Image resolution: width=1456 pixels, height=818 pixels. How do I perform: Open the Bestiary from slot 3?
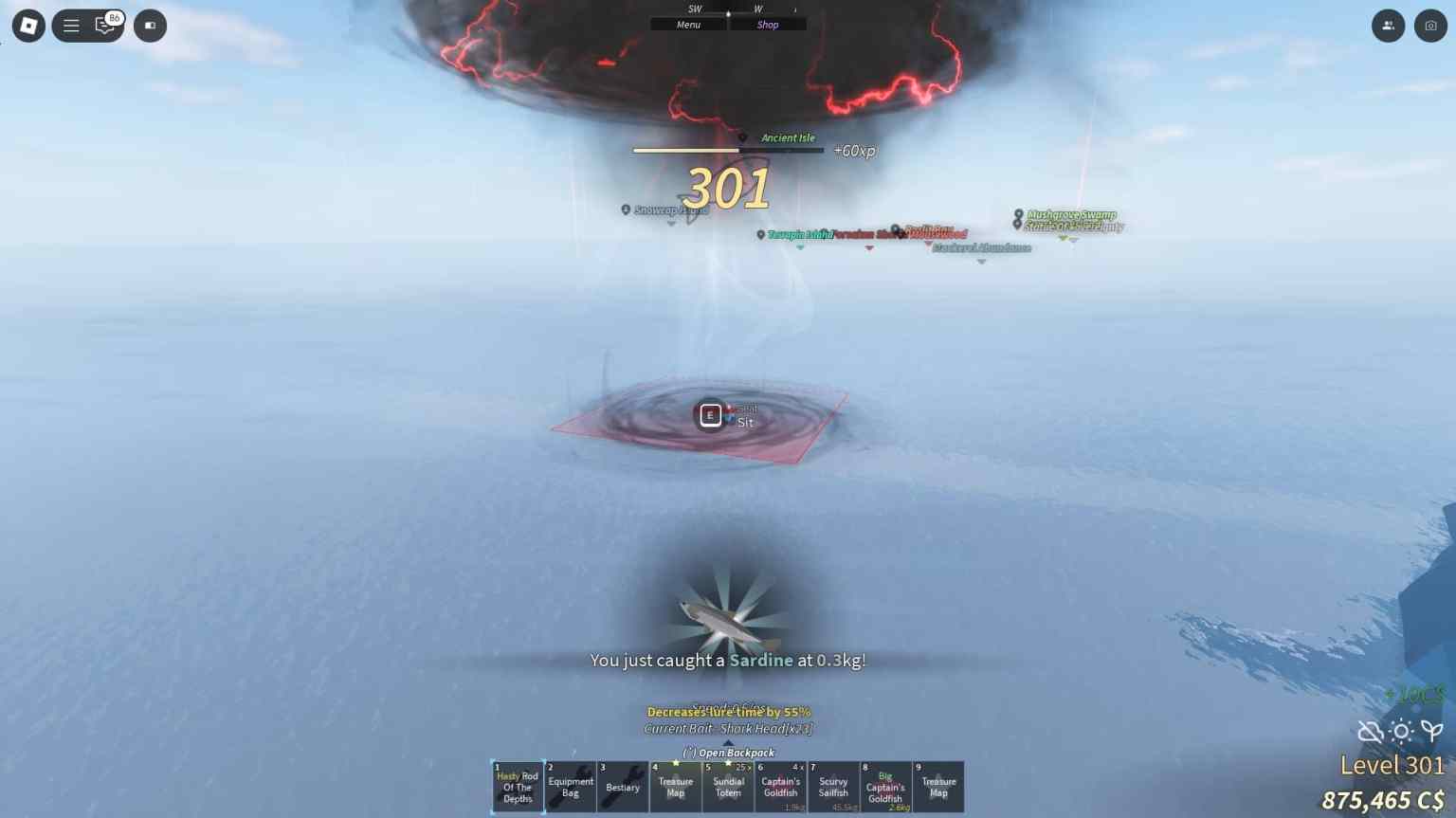tap(623, 787)
